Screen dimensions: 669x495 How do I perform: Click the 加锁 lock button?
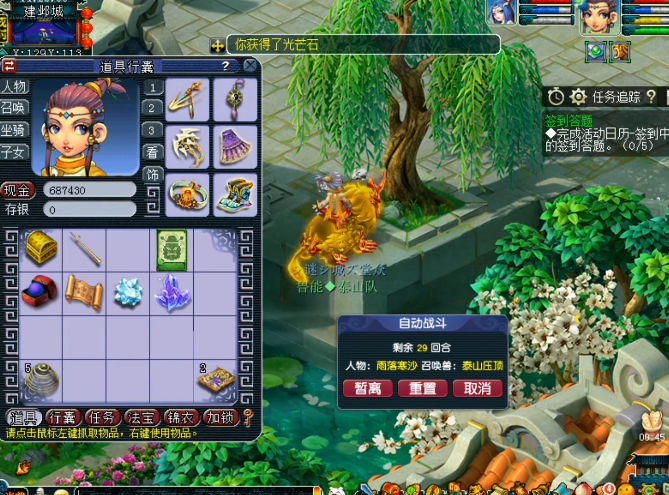pos(220,417)
